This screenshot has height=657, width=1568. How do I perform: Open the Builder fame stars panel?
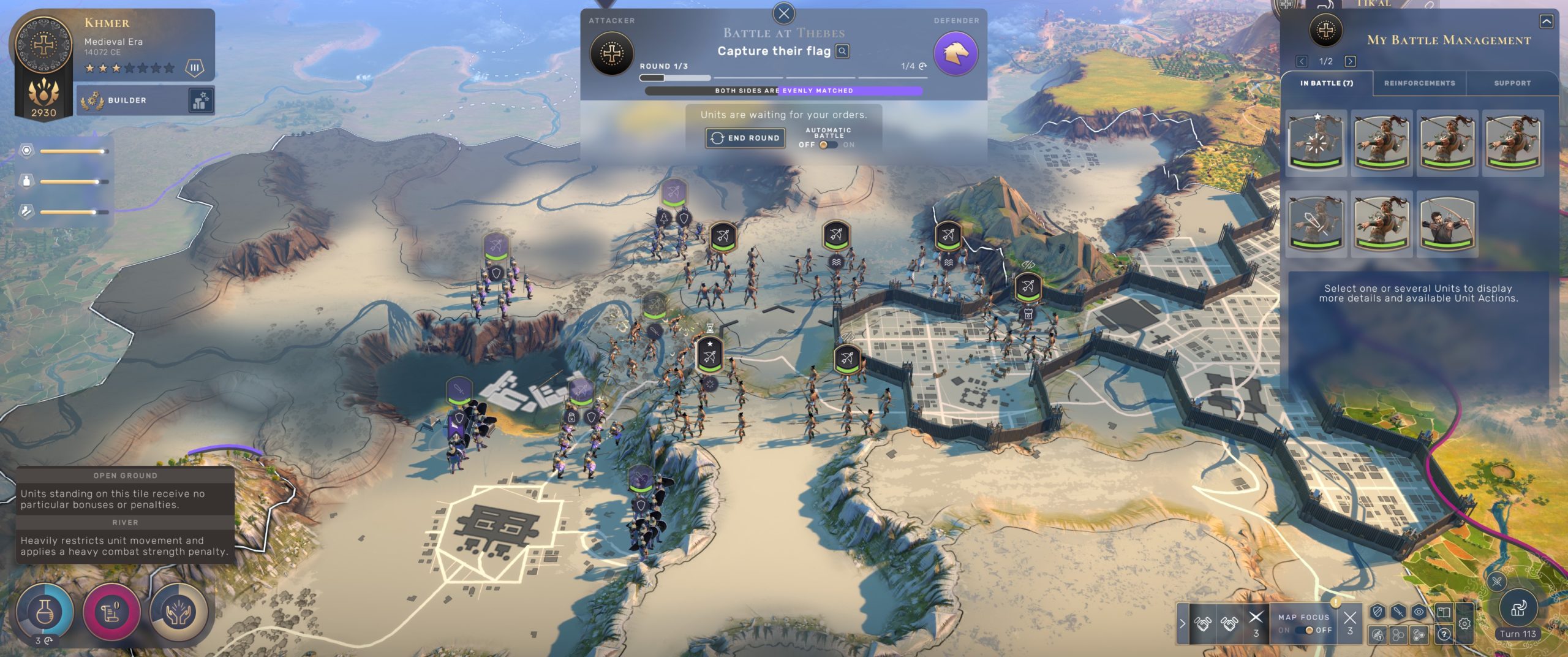(201, 101)
